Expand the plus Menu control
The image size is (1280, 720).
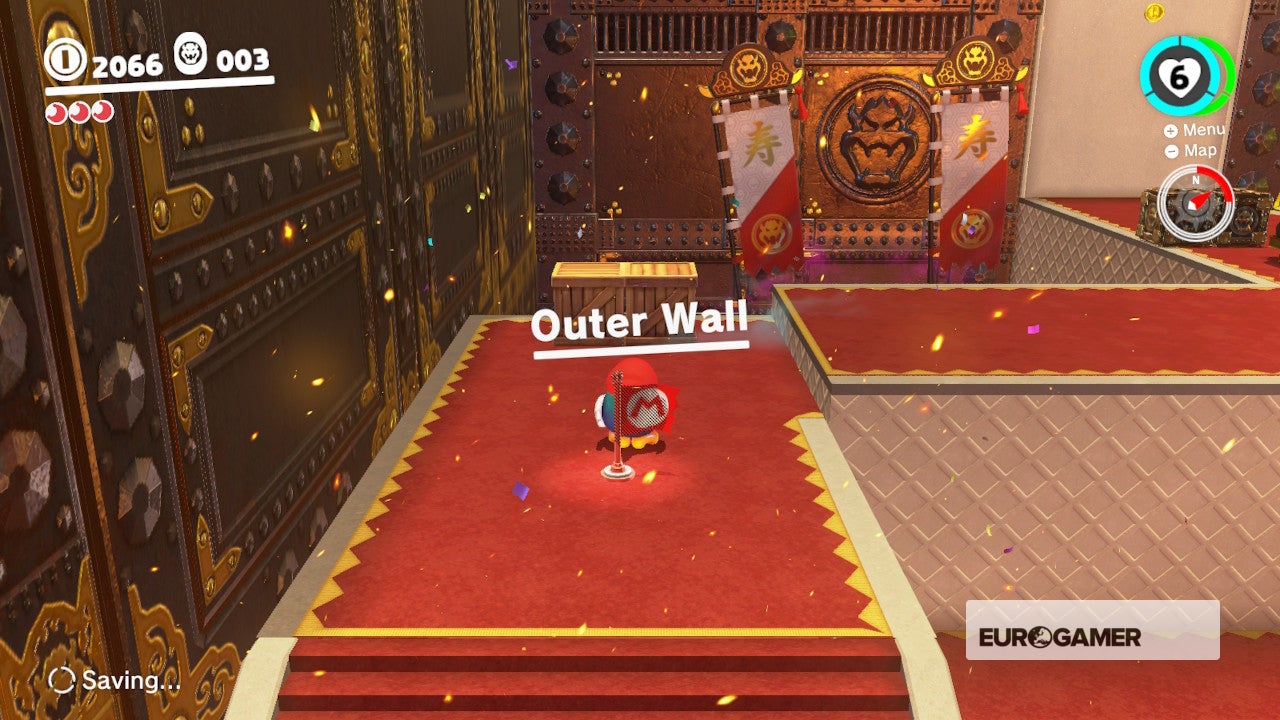1170,130
